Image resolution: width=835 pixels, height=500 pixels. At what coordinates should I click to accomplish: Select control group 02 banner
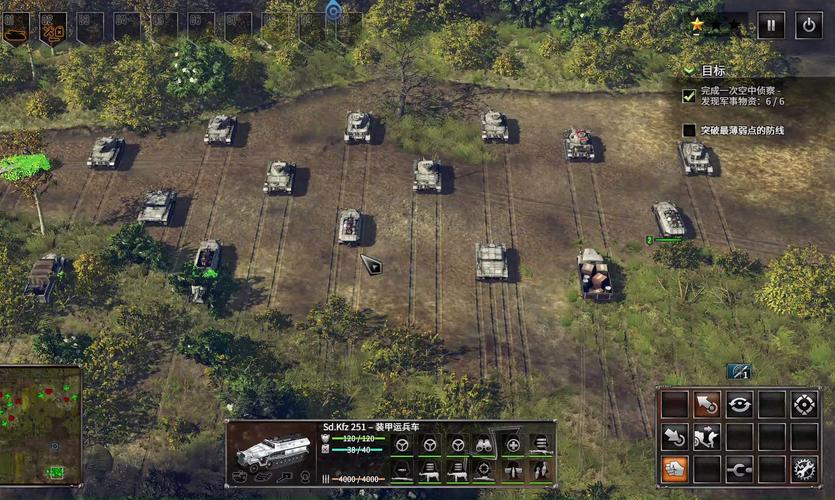(53, 28)
